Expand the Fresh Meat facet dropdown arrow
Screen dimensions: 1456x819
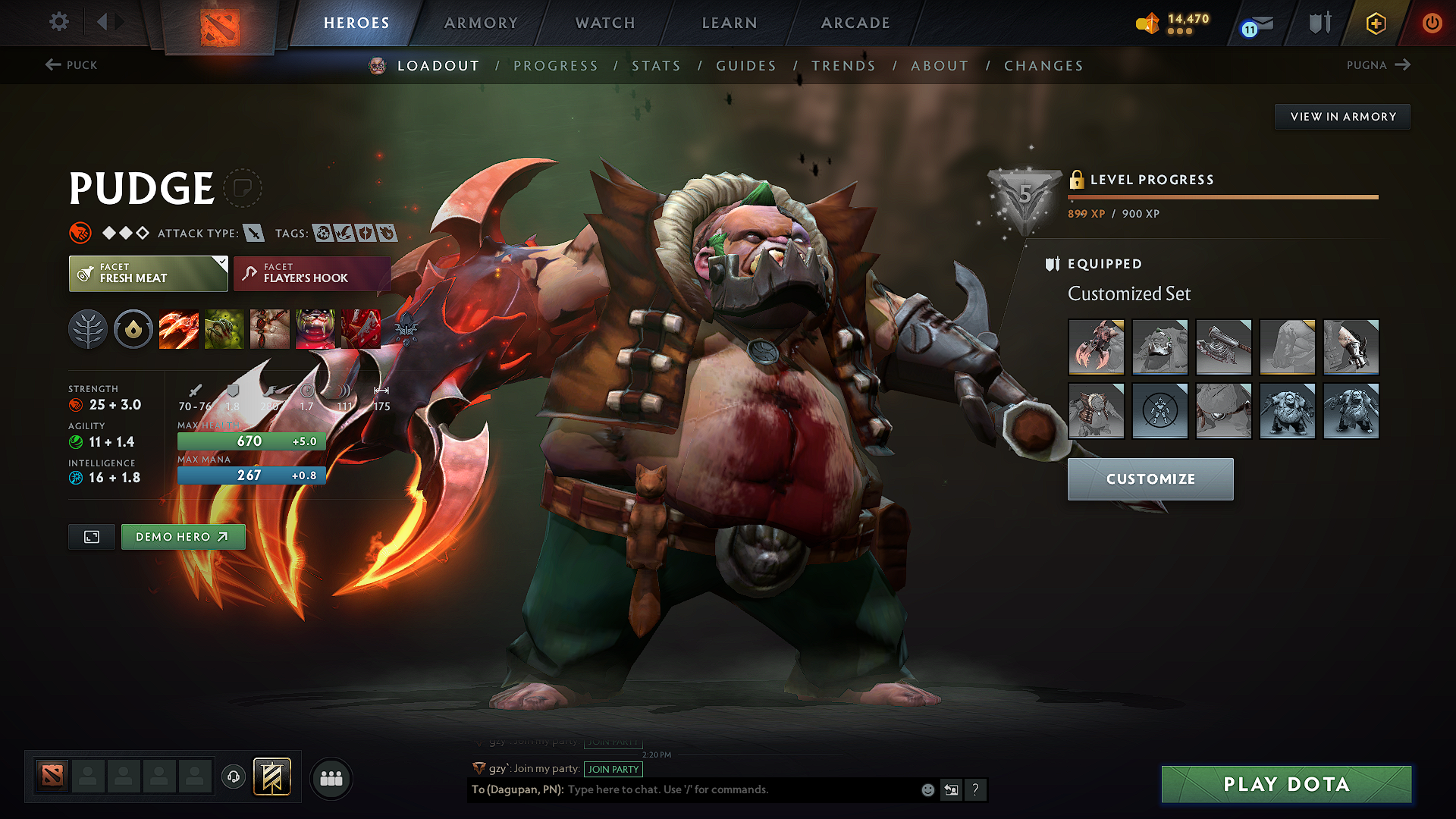click(221, 264)
